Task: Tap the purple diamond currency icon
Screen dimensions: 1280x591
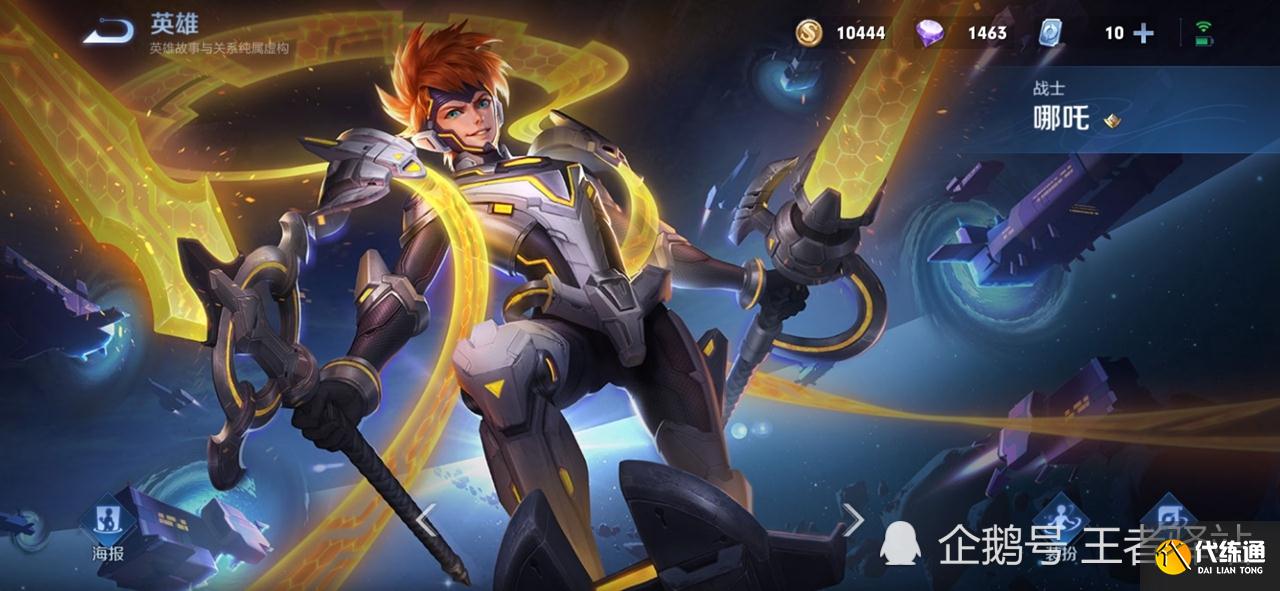Action: [x=930, y=33]
